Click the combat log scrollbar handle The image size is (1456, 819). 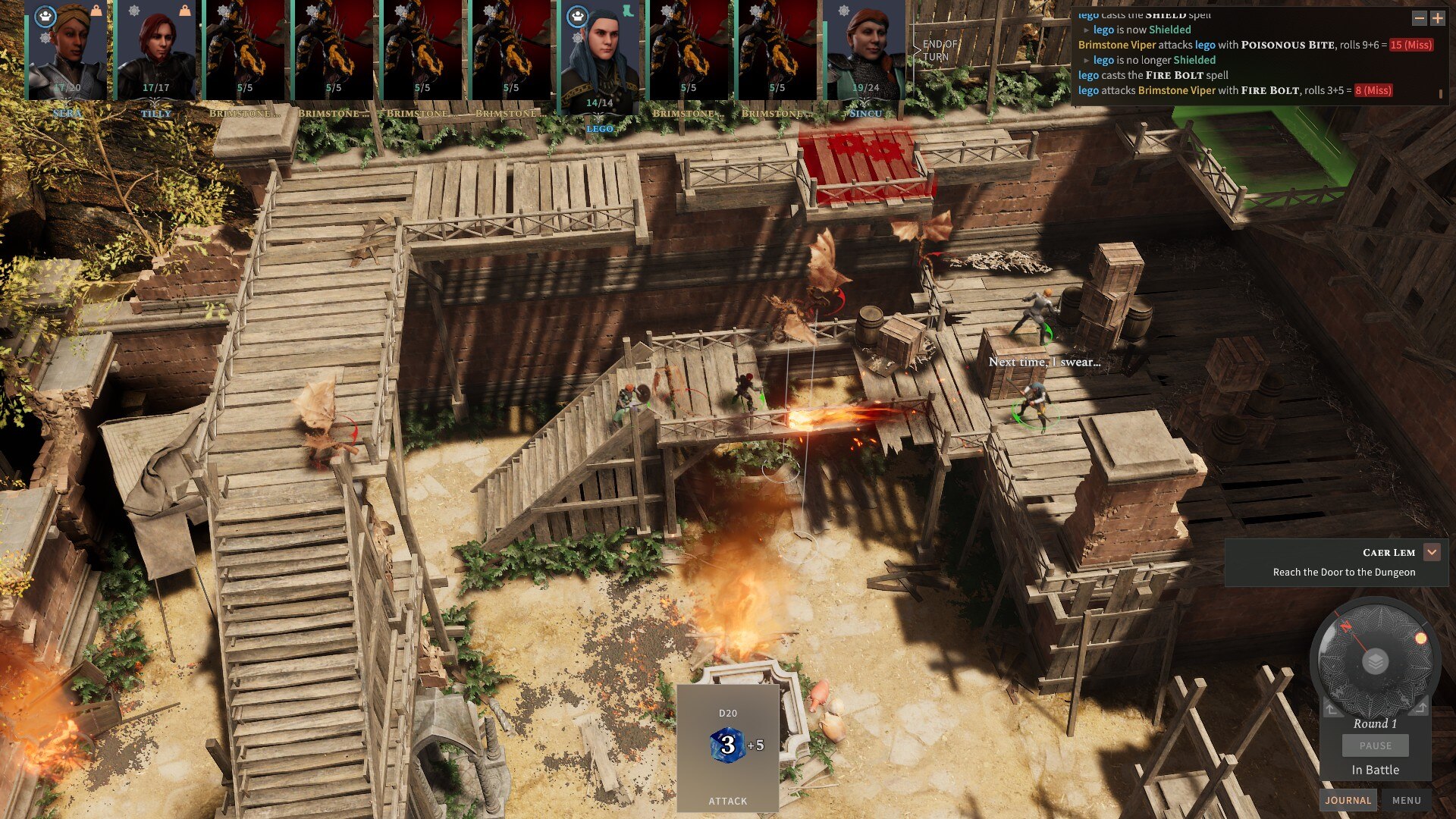[x=1440, y=93]
